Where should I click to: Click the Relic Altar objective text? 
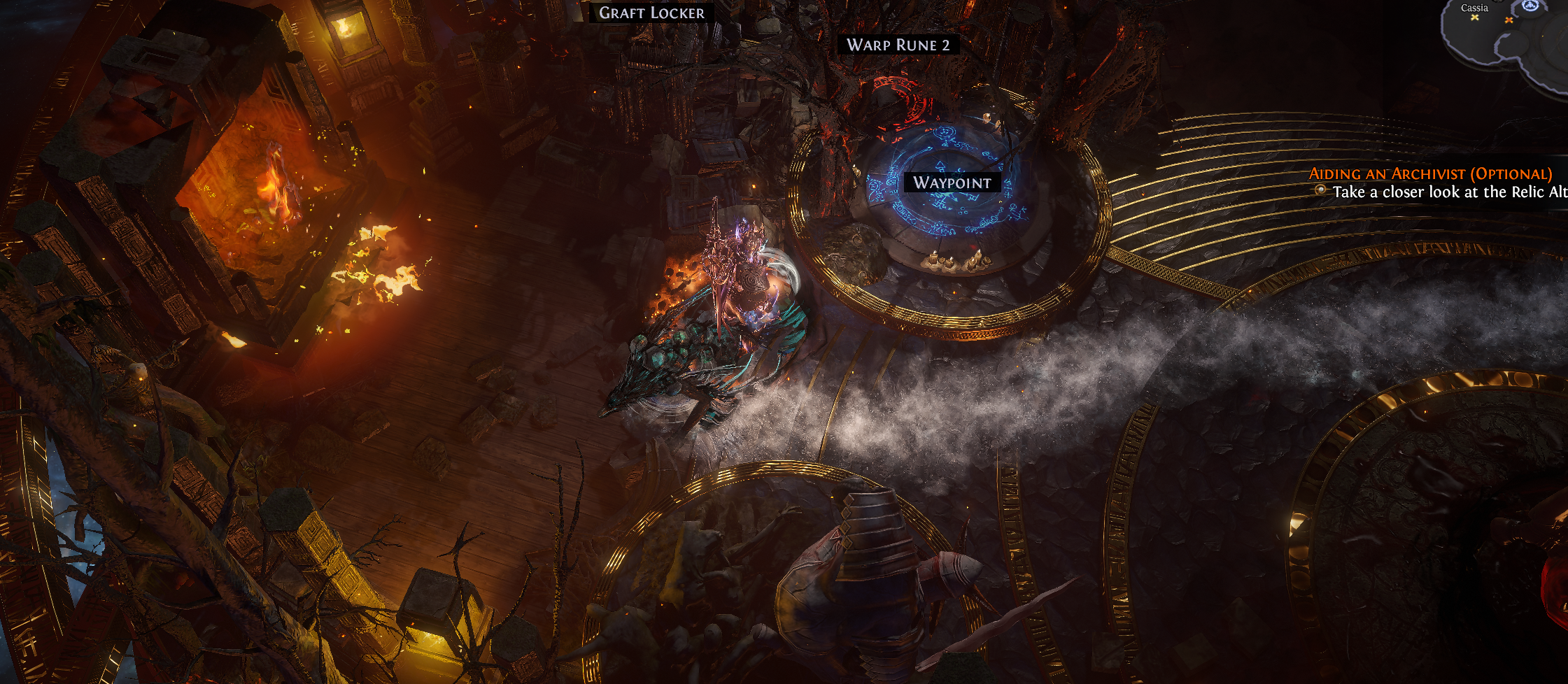pyautogui.click(x=1448, y=192)
